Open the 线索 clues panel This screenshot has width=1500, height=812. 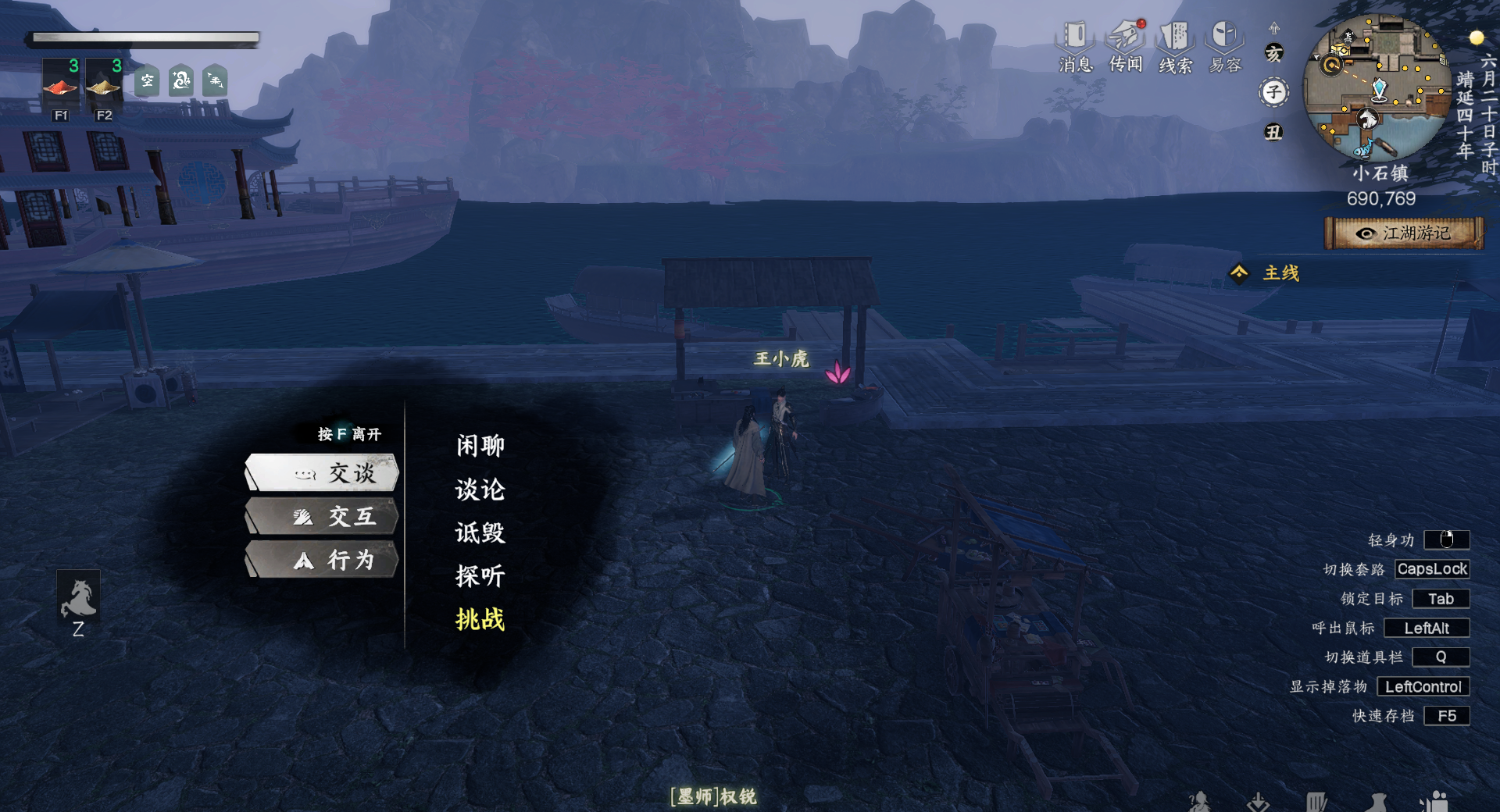pyautogui.click(x=1175, y=47)
